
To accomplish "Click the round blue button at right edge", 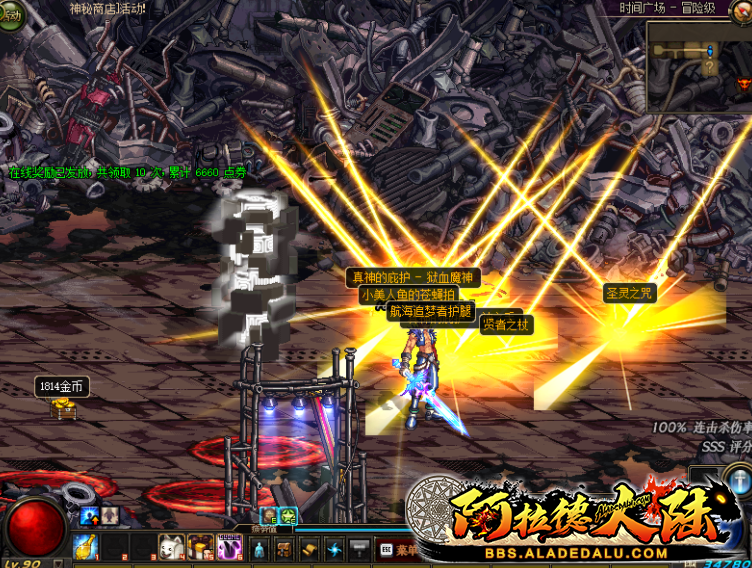I will tap(738, 482).
